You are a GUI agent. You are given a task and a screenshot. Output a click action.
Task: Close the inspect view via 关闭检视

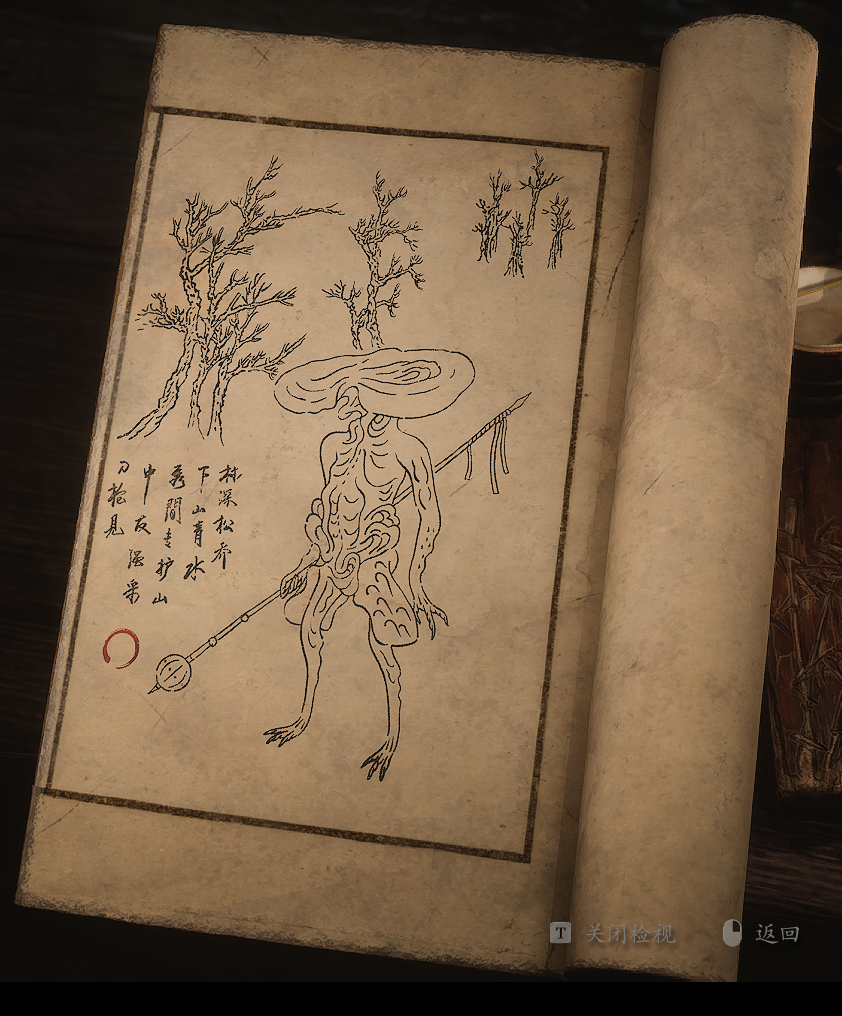(629, 934)
